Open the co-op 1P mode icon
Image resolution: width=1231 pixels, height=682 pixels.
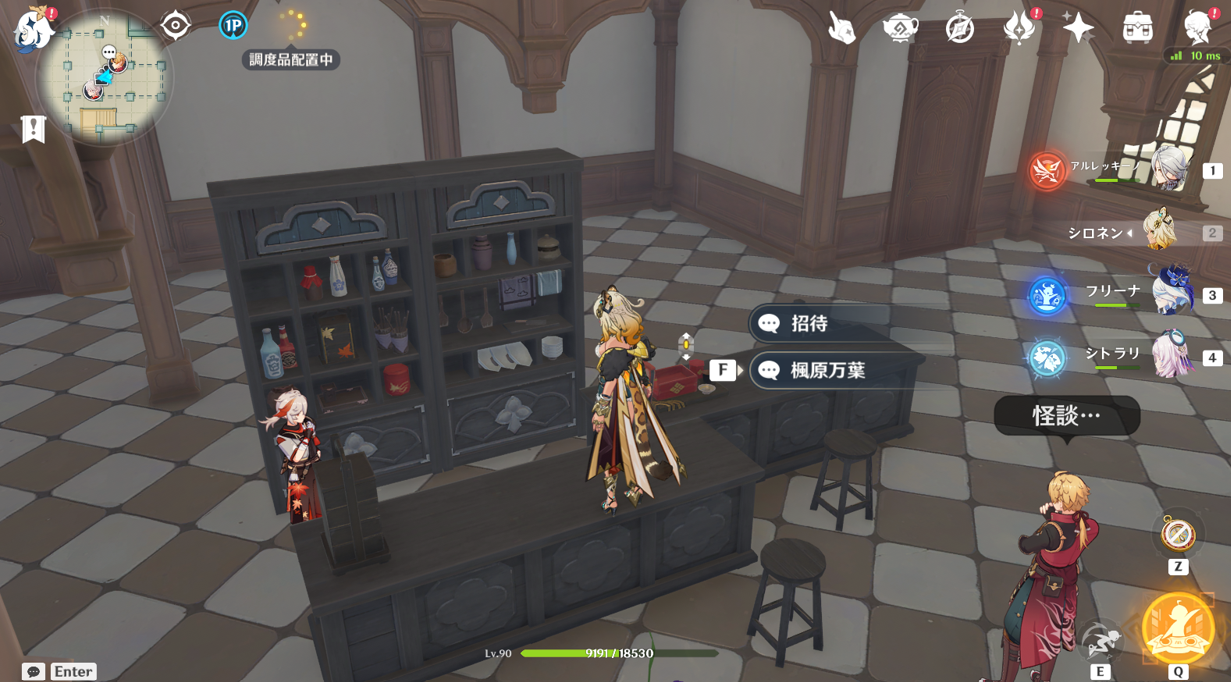[x=233, y=25]
